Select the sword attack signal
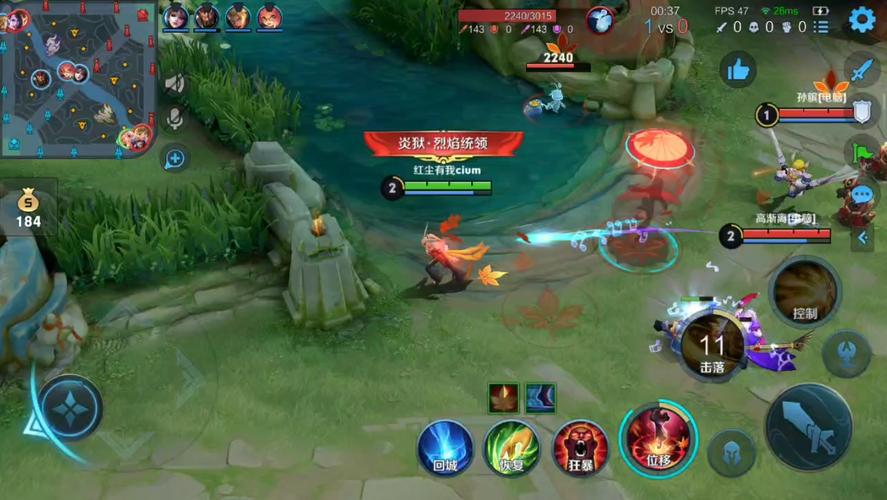887x500 pixels. point(861,70)
